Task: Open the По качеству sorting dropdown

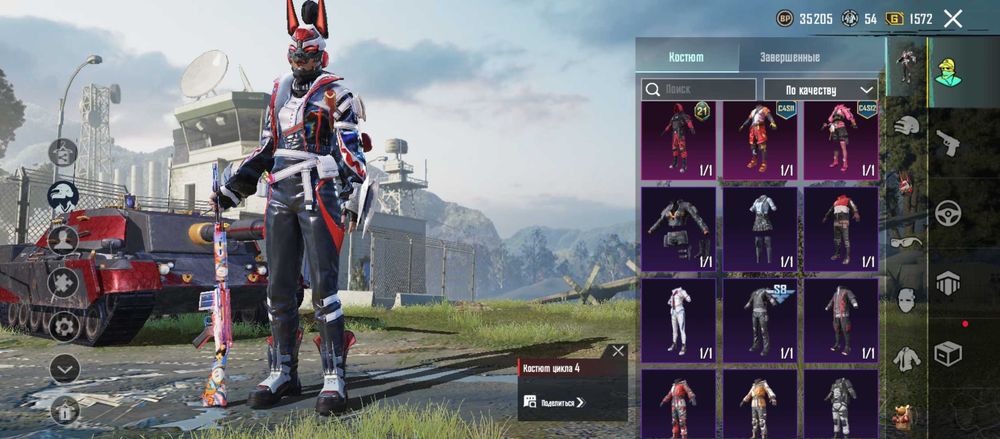Action: pos(820,89)
